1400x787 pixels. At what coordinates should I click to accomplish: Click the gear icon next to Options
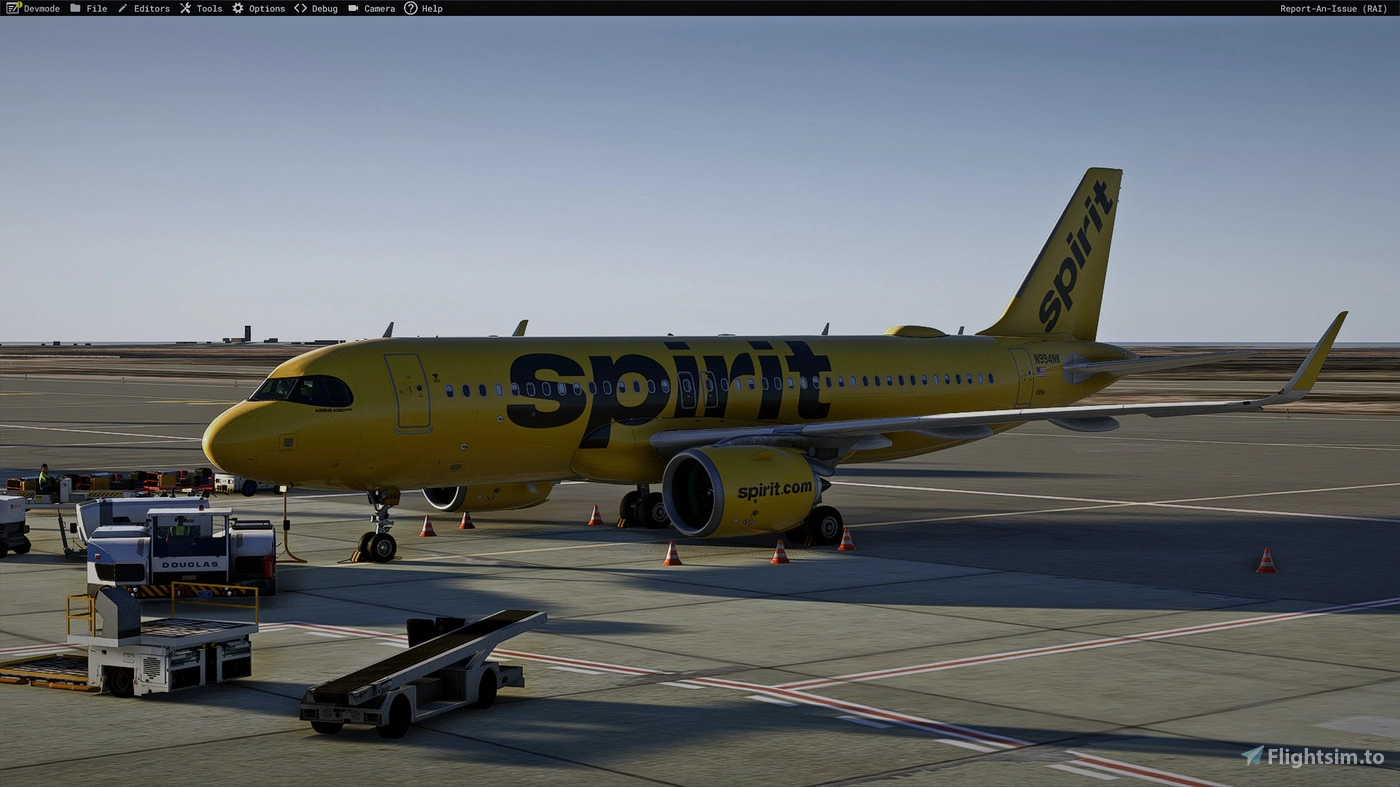point(237,8)
